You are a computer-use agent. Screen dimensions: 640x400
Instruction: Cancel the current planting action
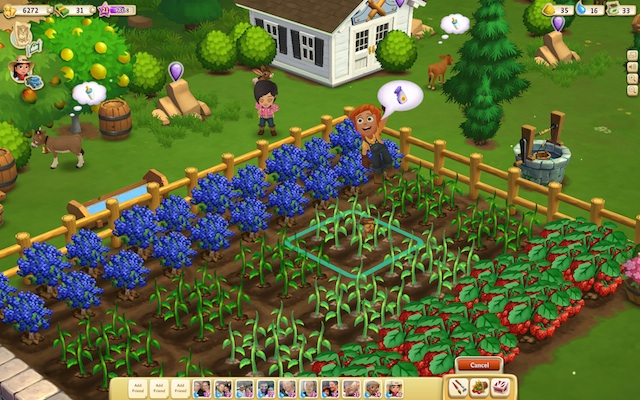[x=479, y=364]
